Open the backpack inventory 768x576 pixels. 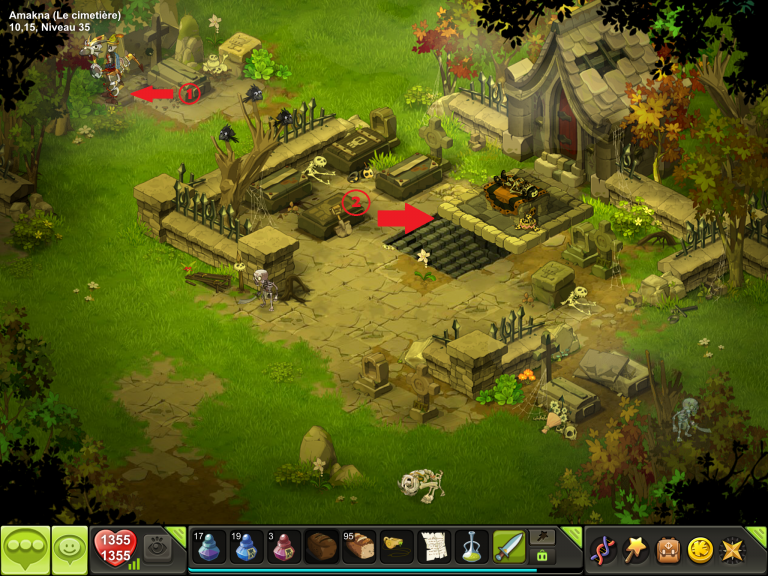click(x=667, y=549)
